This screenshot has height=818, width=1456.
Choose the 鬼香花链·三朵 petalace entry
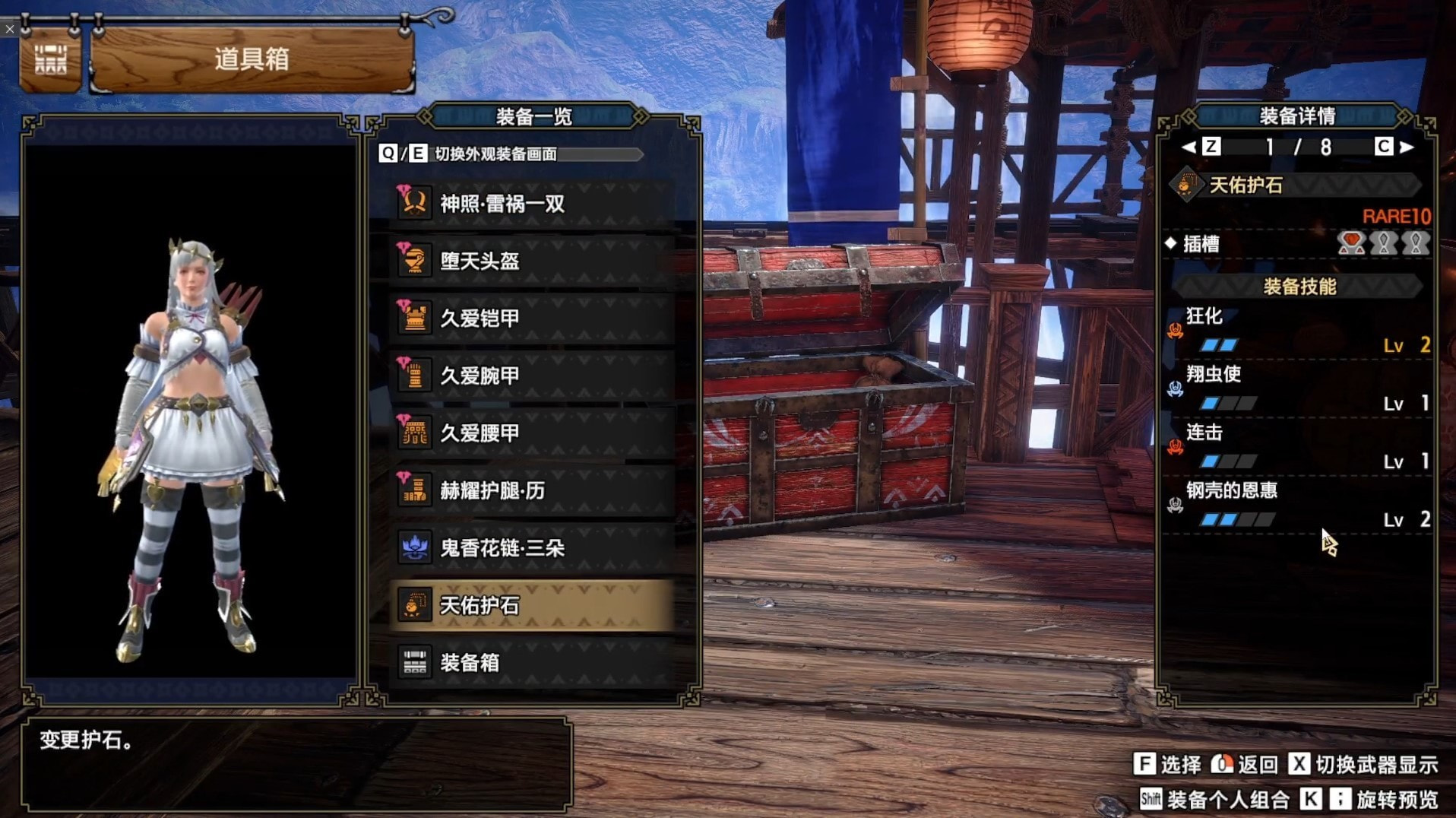(x=530, y=548)
